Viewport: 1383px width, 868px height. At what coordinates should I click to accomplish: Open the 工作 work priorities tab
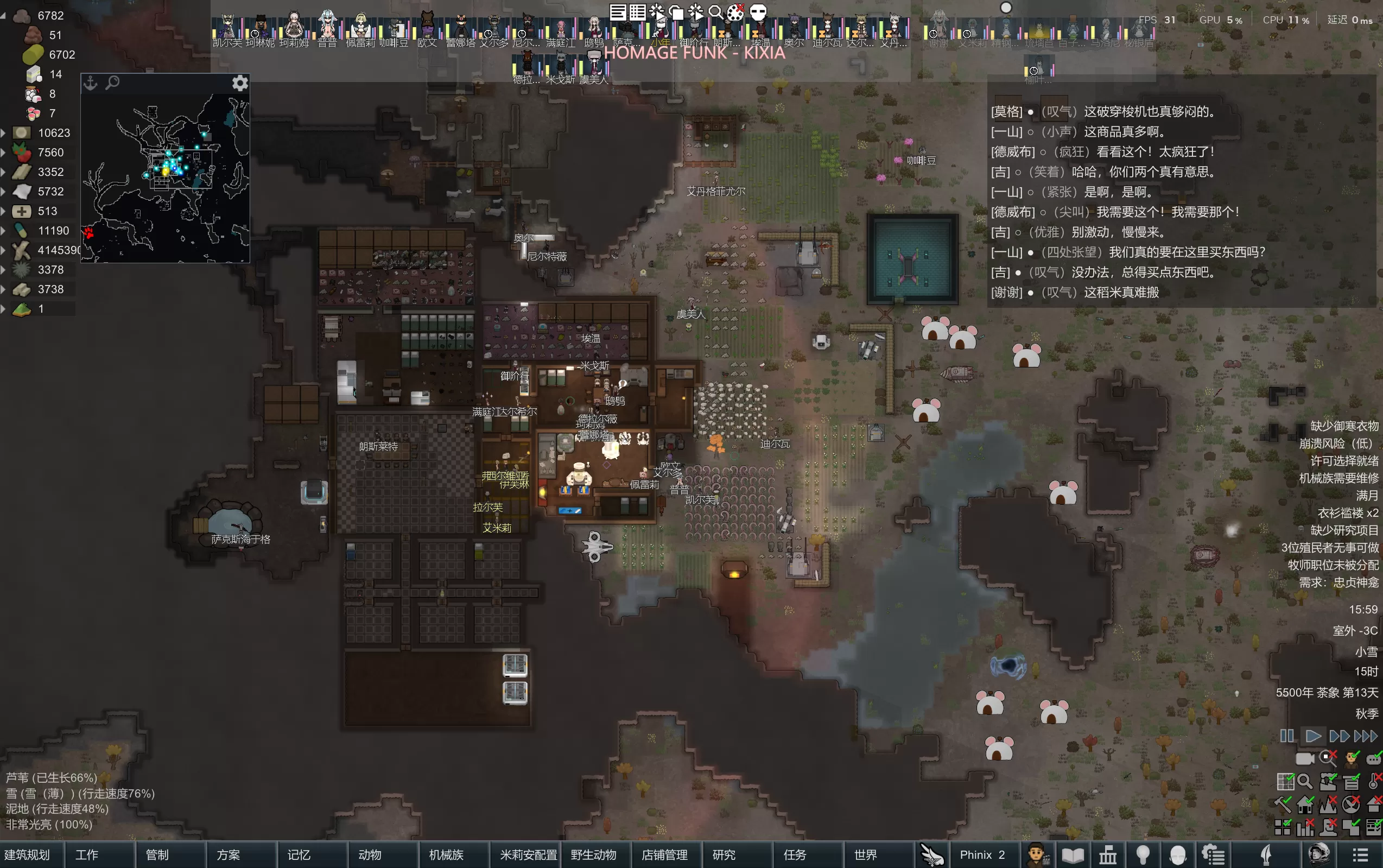87,855
